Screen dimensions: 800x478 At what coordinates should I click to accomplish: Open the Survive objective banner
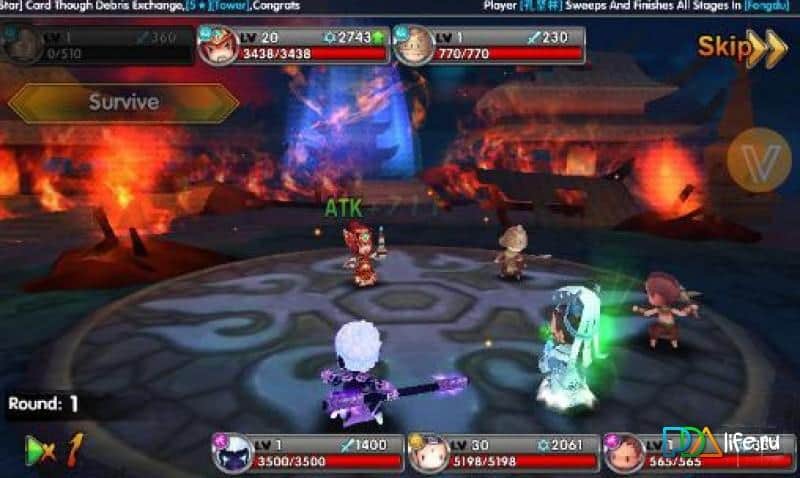(x=124, y=102)
